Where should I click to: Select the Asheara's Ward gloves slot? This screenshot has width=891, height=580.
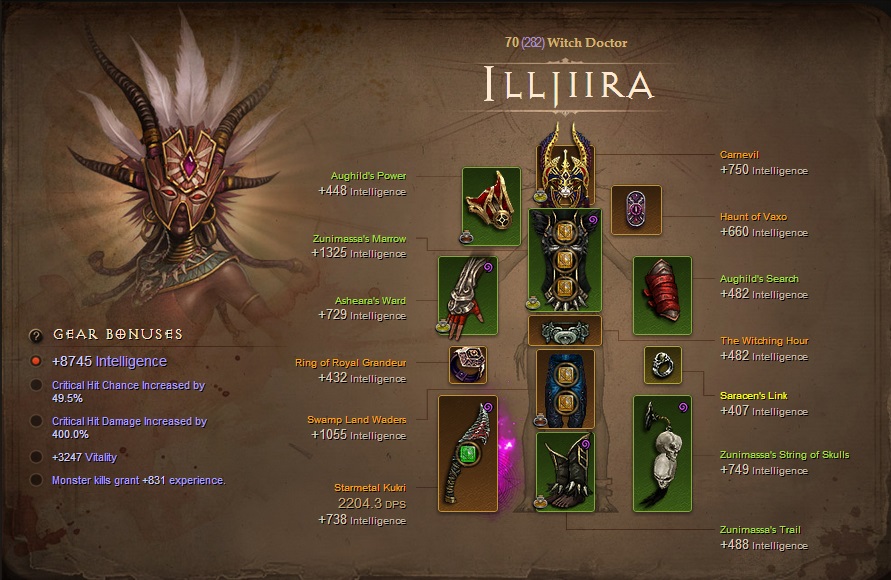(x=468, y=296)
